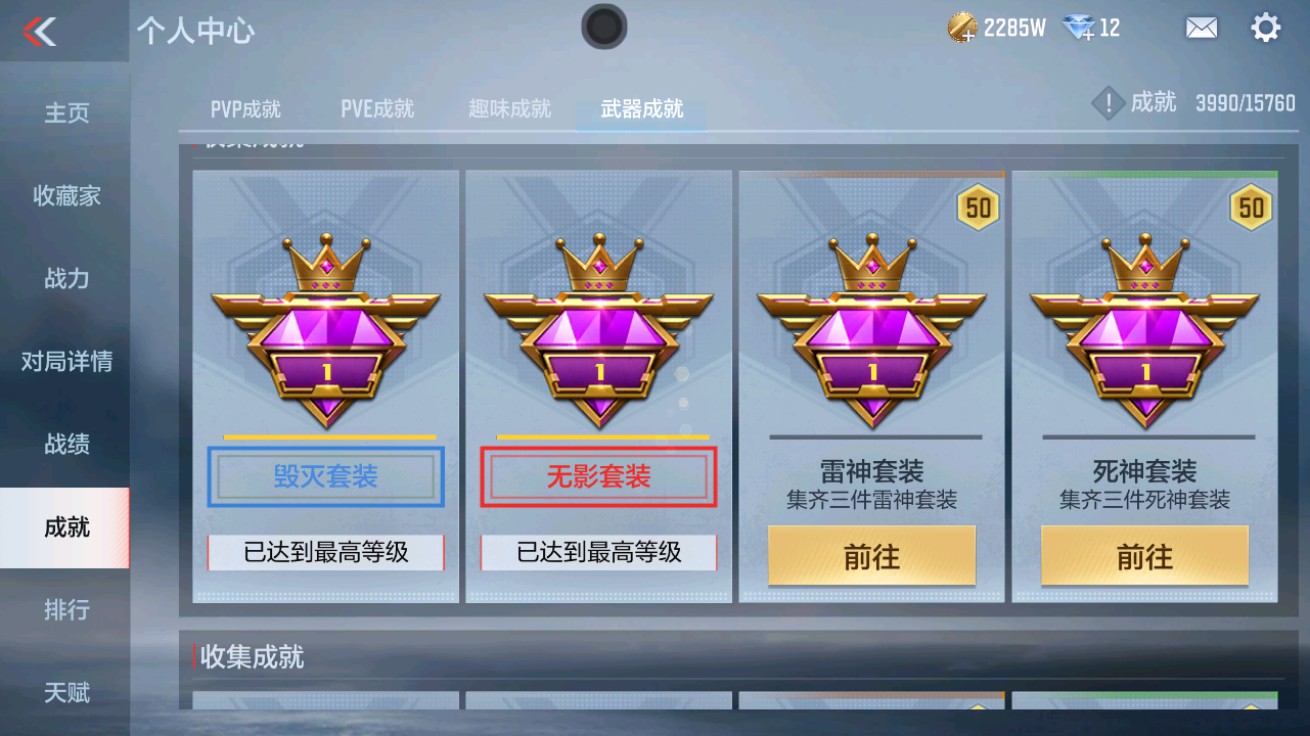
Task: Click the achievement alert exclamation icon
Action: tap(1108, 101)
